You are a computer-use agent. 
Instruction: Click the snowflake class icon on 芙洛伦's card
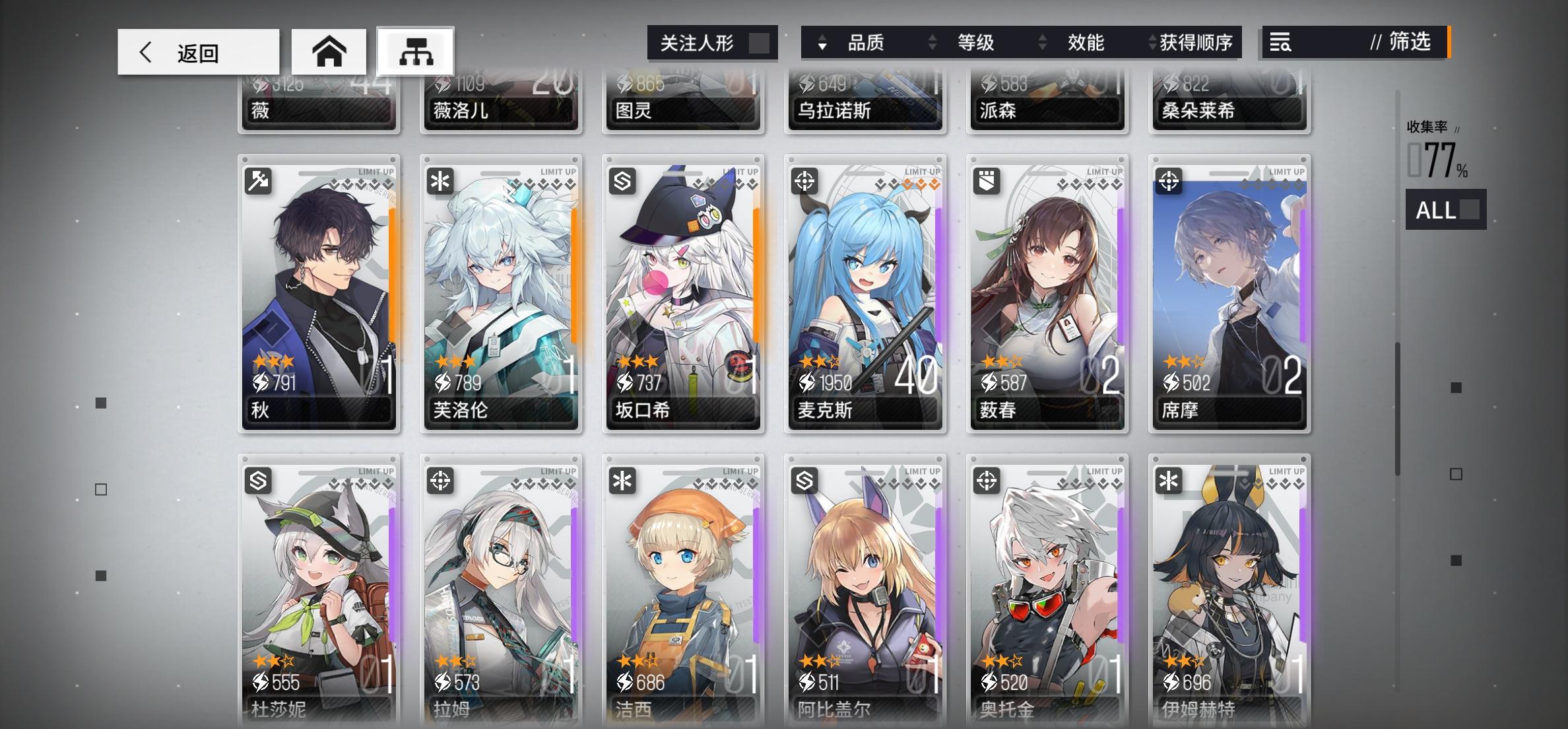(x=441, y=180)
